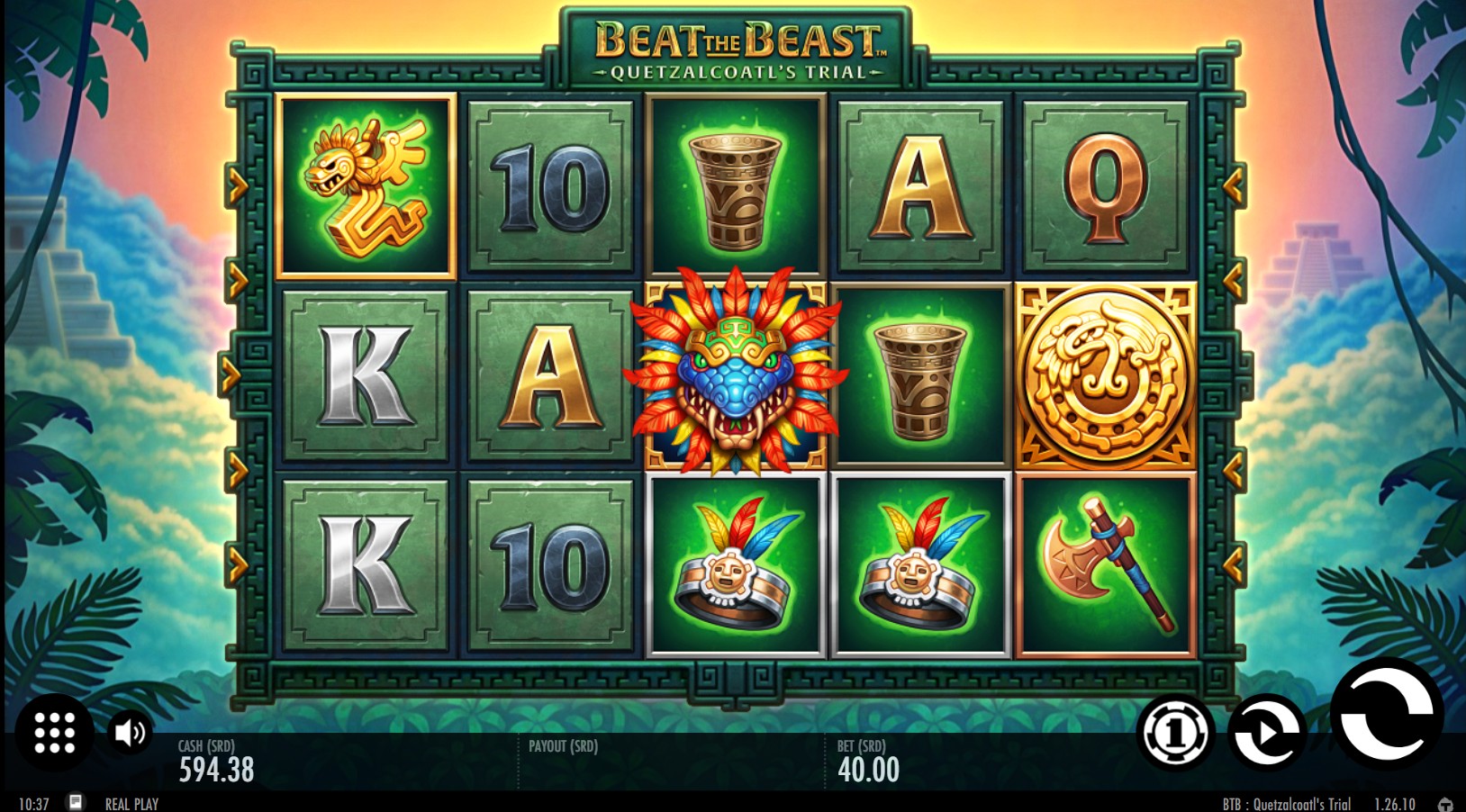1466x812 pixels.
Task: Mute the sound with the speaker icon
Action: [129, 733]
